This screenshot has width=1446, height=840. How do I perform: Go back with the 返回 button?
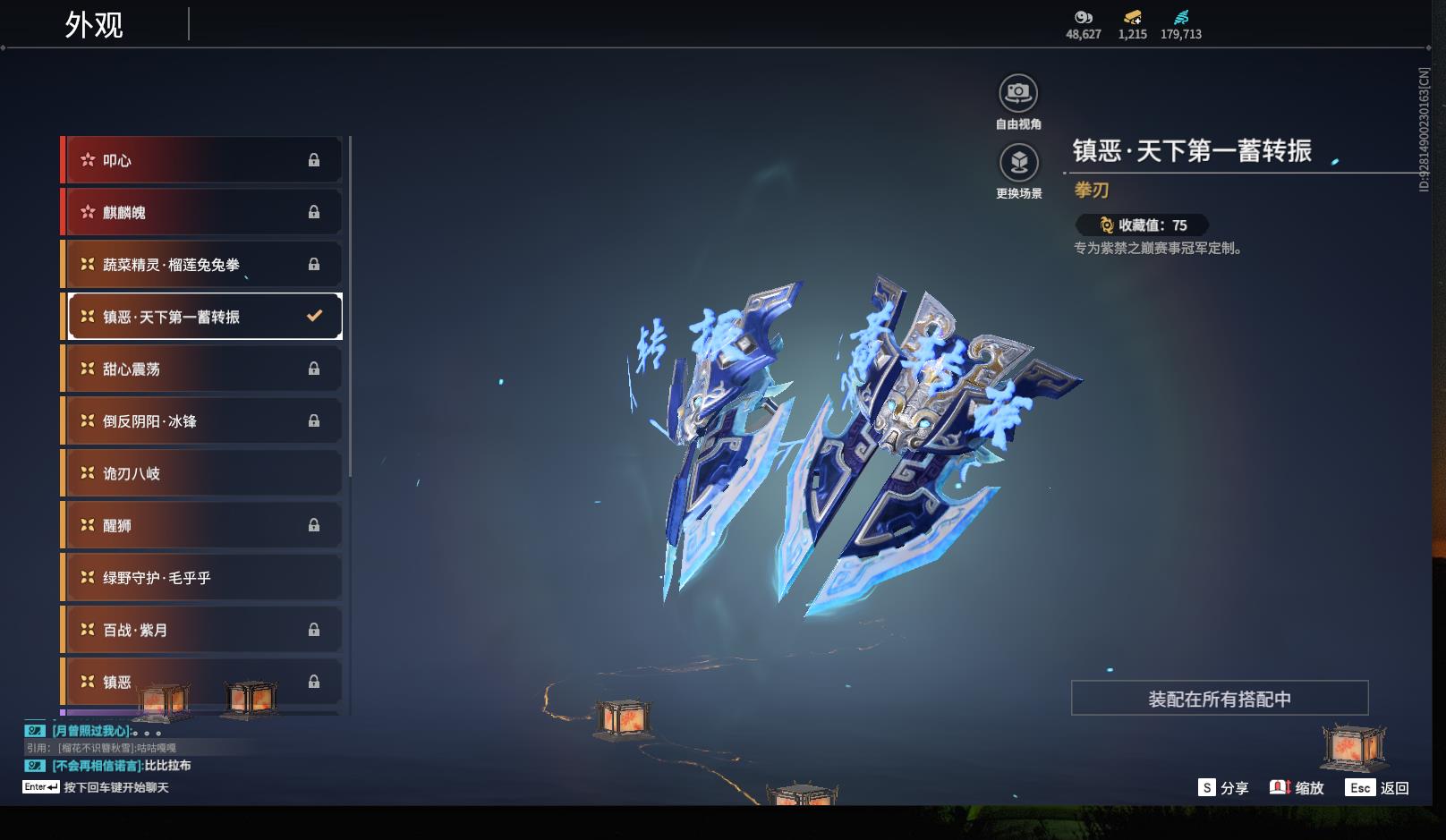click(x=1379, y=788)
